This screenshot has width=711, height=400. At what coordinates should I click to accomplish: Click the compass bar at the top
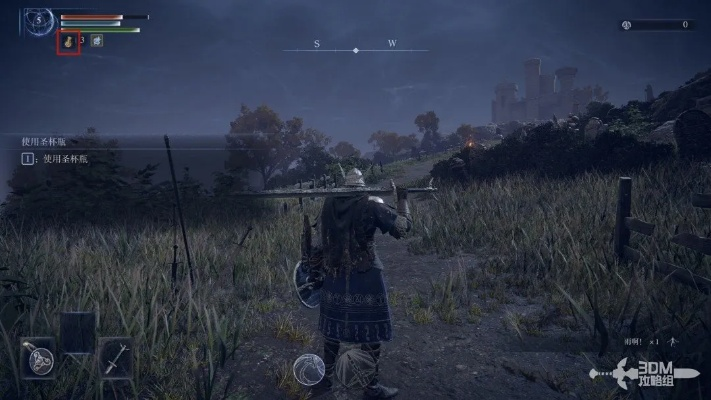pyautogui.click(x=355, y=47)
